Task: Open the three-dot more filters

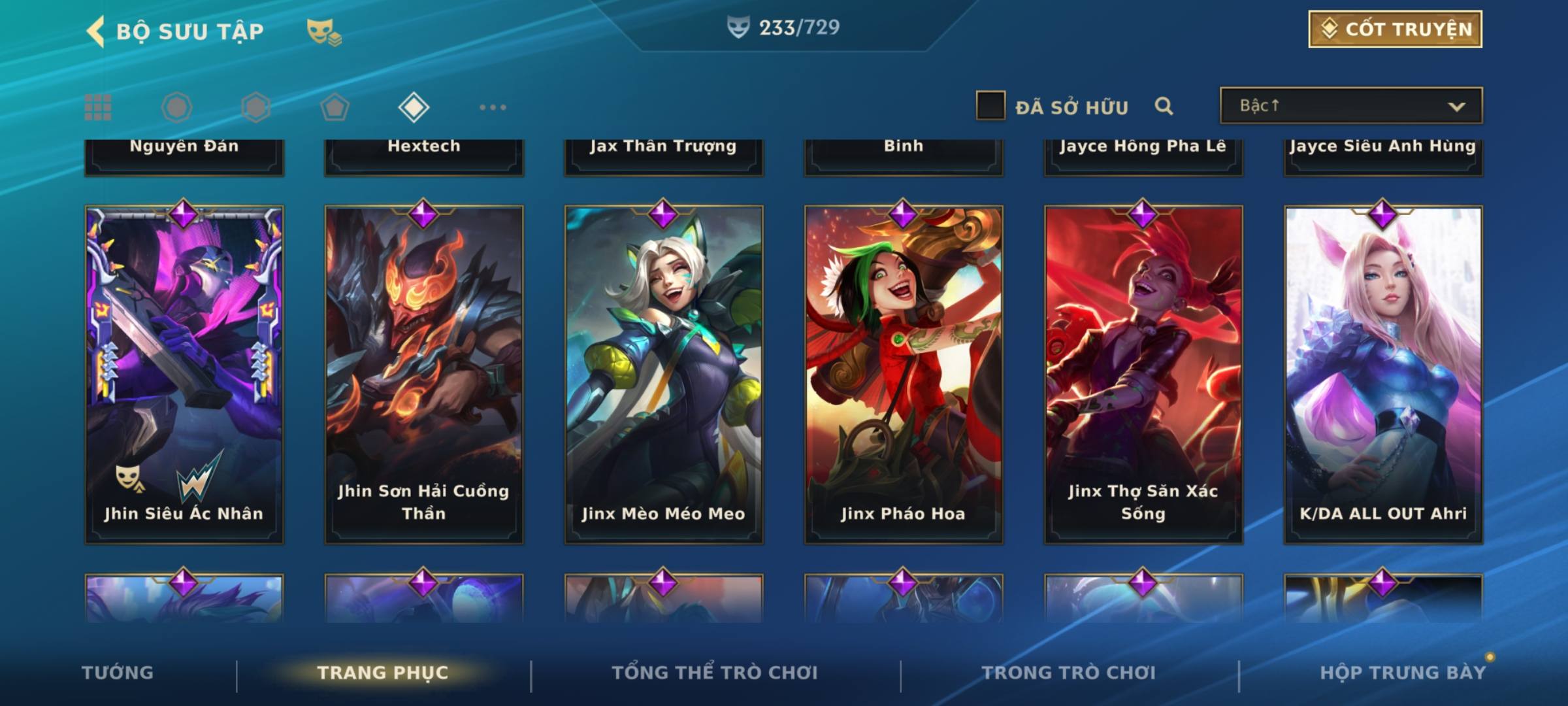Action: click(493, 107)
